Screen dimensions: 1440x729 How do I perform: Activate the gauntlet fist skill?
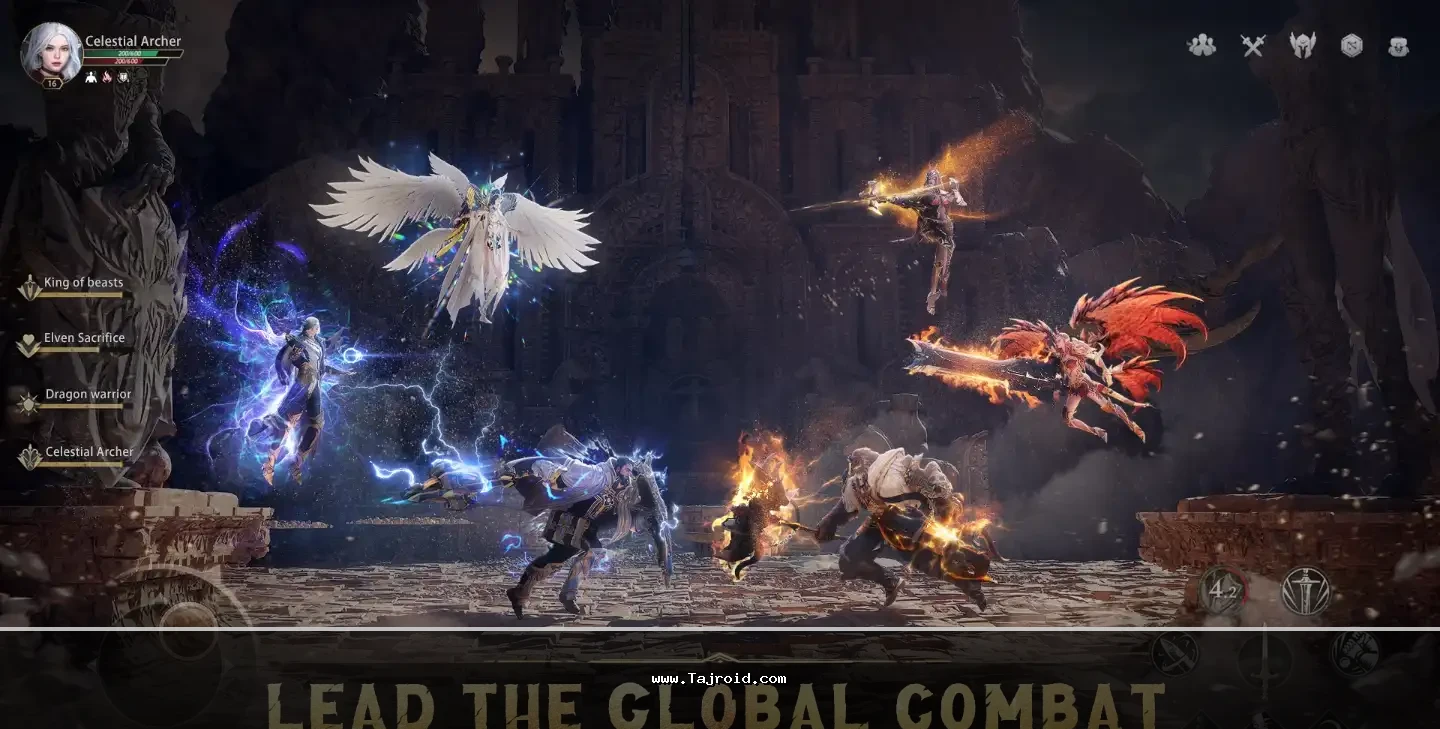pyautogui.click(x=1354, y=653)
